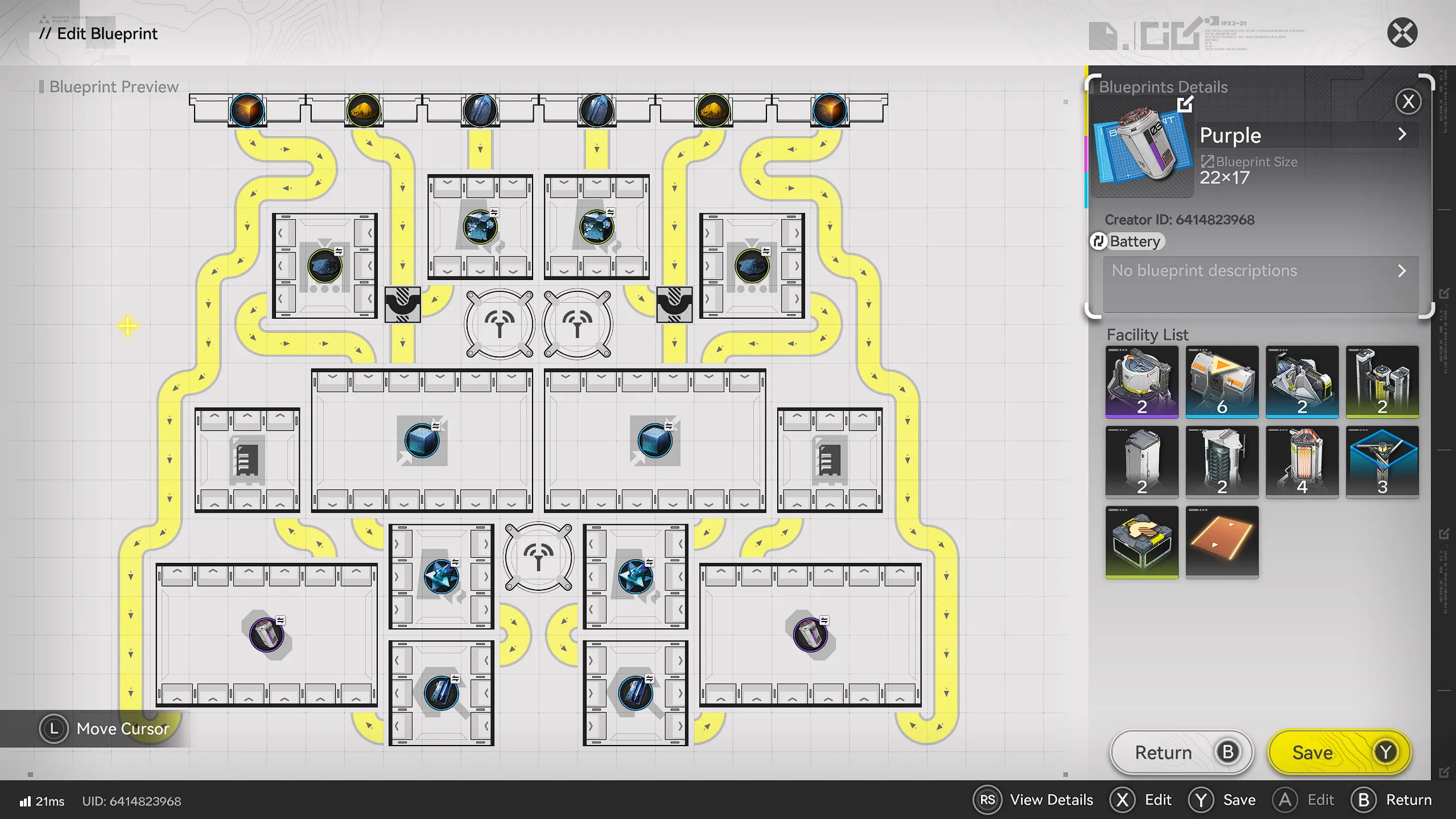This screenshot has width=1456, height=819.
Task: Pick the blue cube facility with count 3
Action: coord(1381,462)
